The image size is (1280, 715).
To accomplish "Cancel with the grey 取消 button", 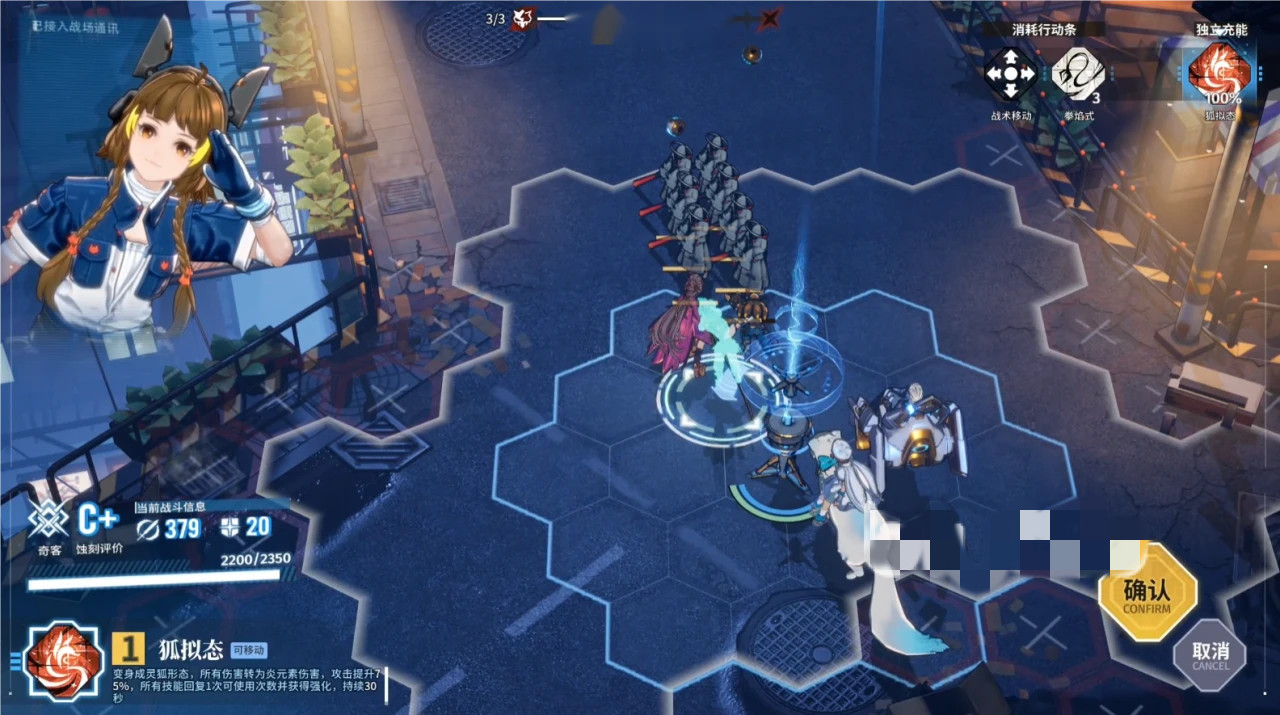I will (x=1210, y=656).
